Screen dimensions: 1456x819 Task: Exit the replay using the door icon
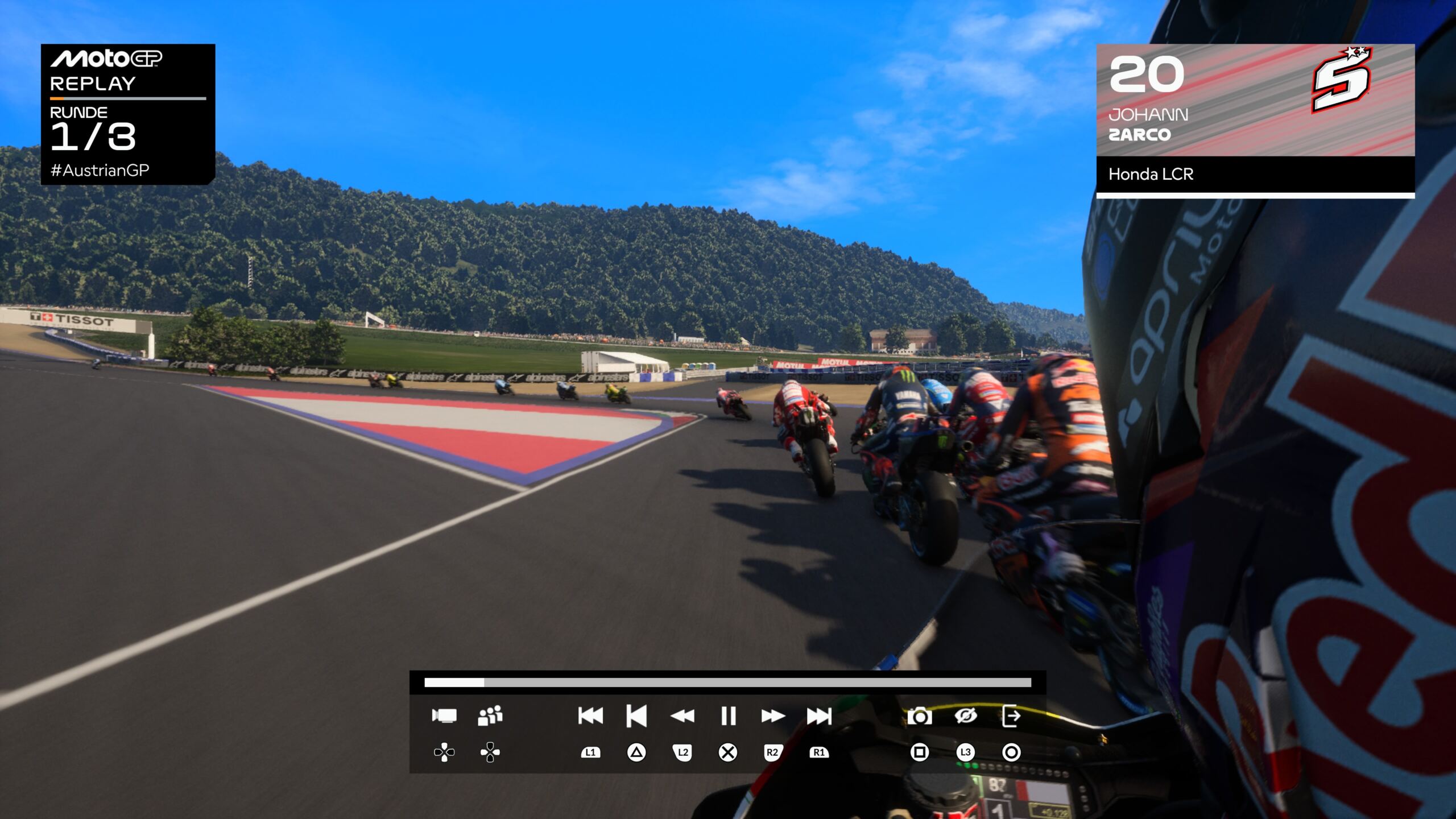pyautogui.click(x=1011, y=715)
